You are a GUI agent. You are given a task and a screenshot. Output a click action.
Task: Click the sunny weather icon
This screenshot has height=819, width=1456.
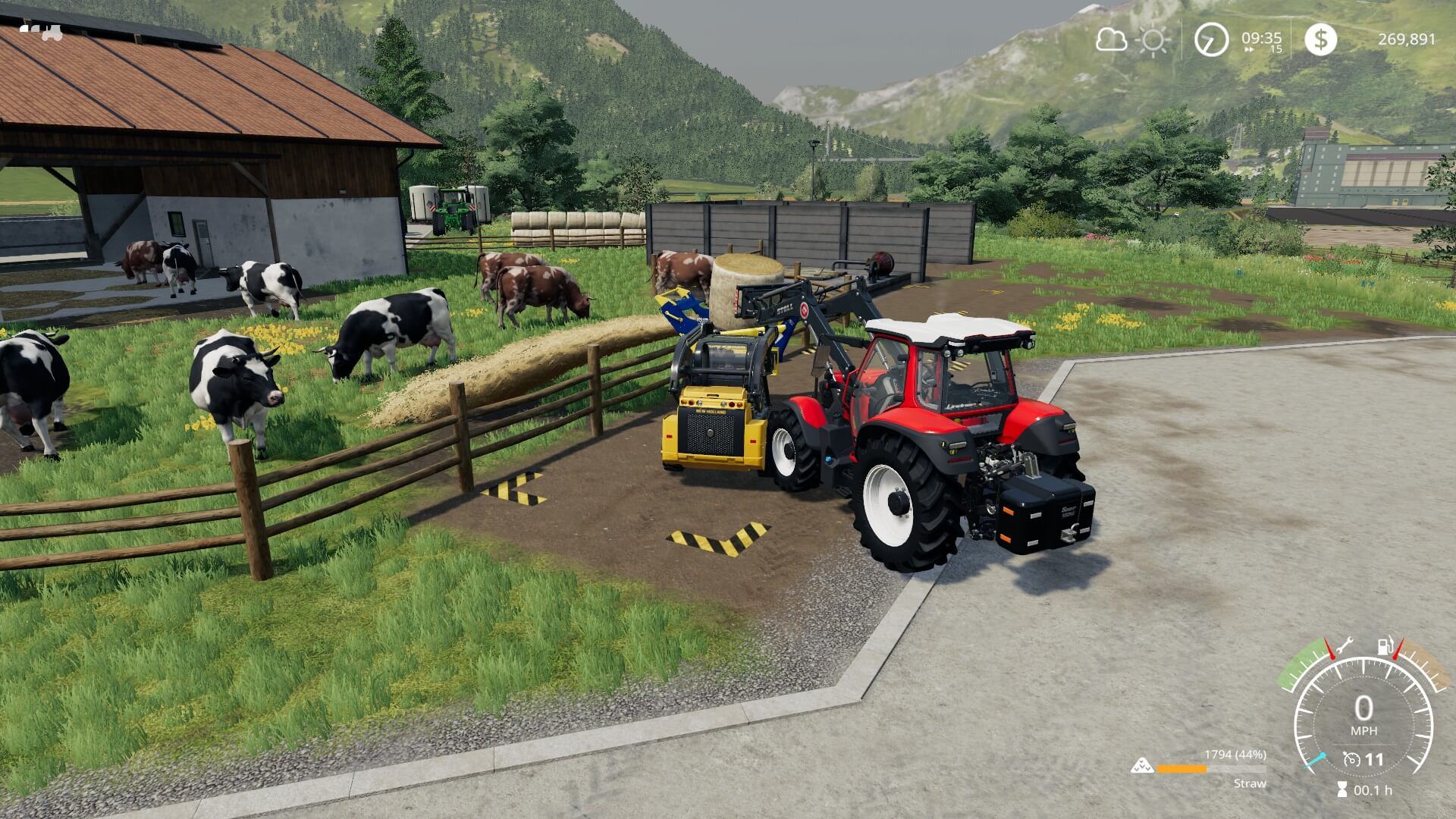pyautogui.click(x=1154, y=41)
